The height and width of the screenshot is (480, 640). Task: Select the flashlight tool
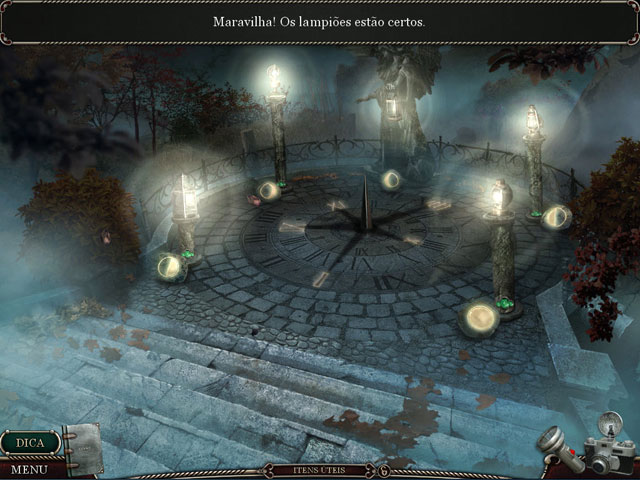(x=558, y=446)
